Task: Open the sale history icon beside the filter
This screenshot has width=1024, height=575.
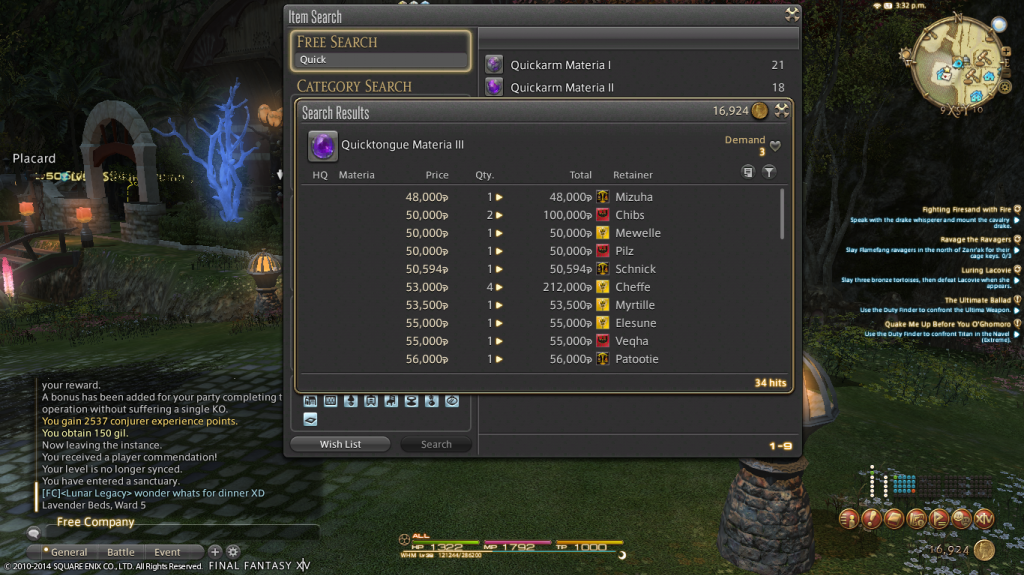Action: coord(748,172)
